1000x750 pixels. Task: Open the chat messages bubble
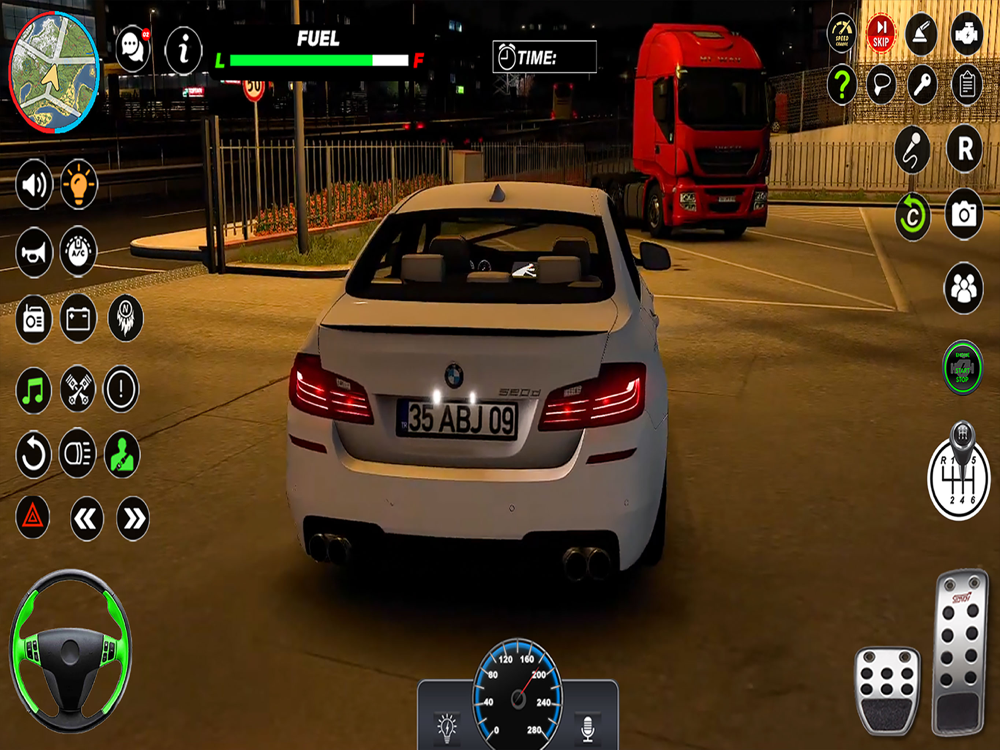[x=133, y=48]
